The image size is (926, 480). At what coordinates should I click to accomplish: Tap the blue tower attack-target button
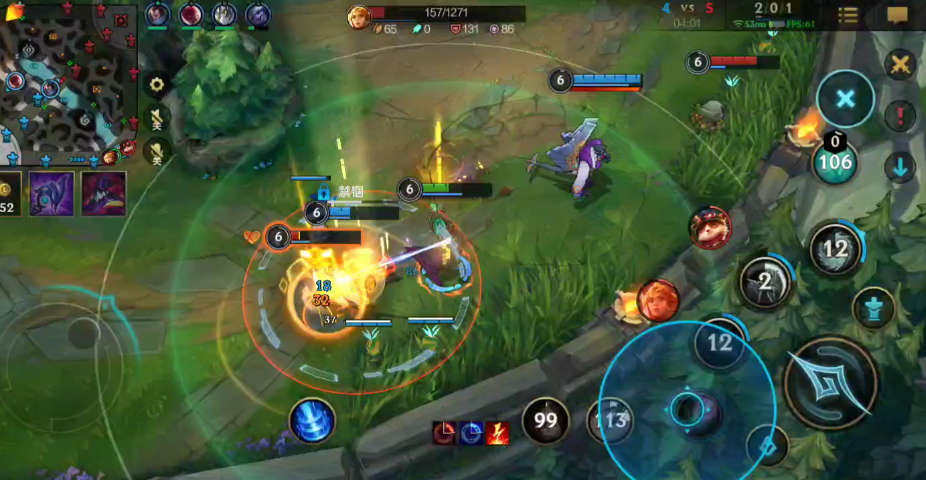(x=873, y=307)
